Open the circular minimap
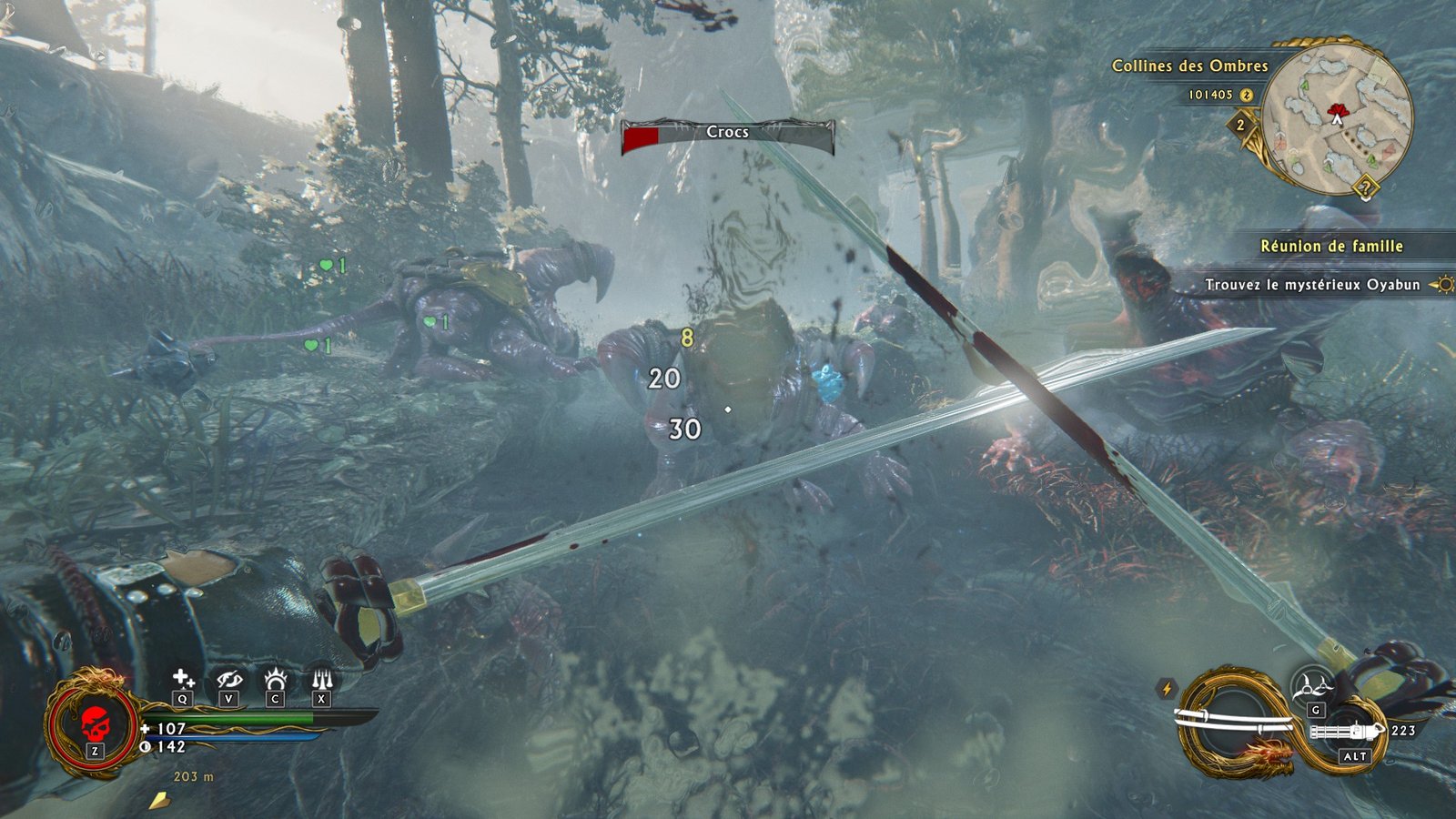This screenshot has width=1456, height=819. click(x=1338, y=116)
